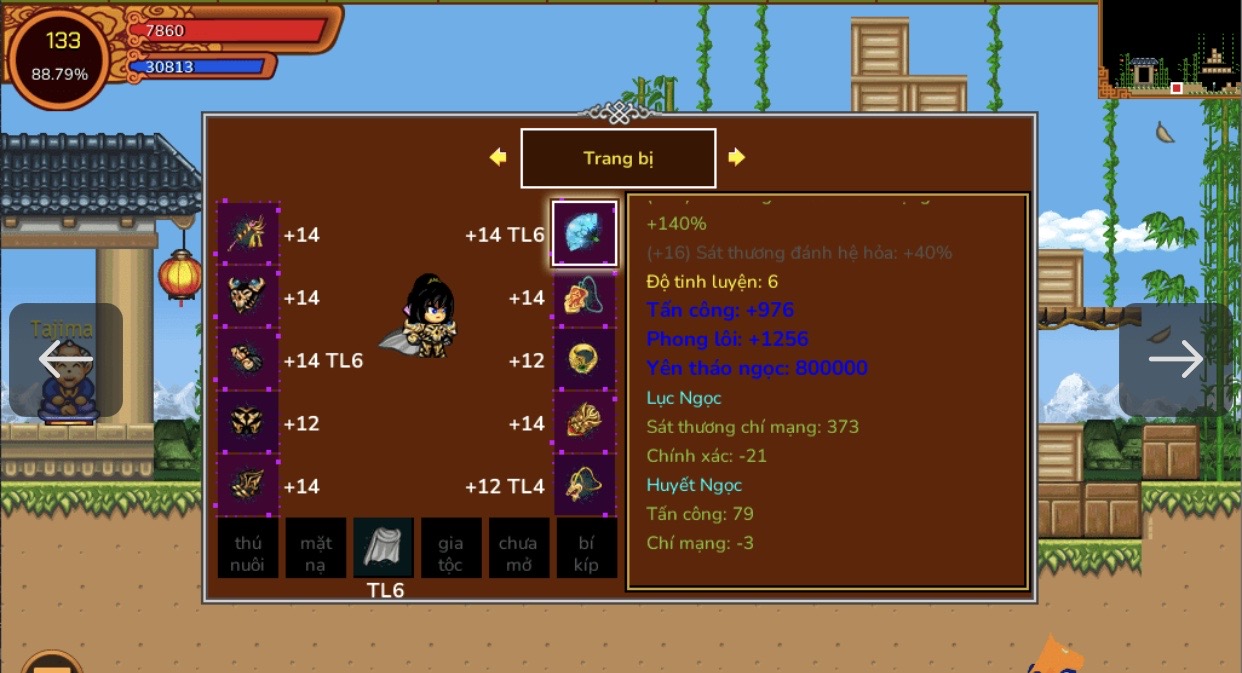The image size is (1242, 673).
Task: Open the thú nuôi pet slot
Action: pos(248,548)
